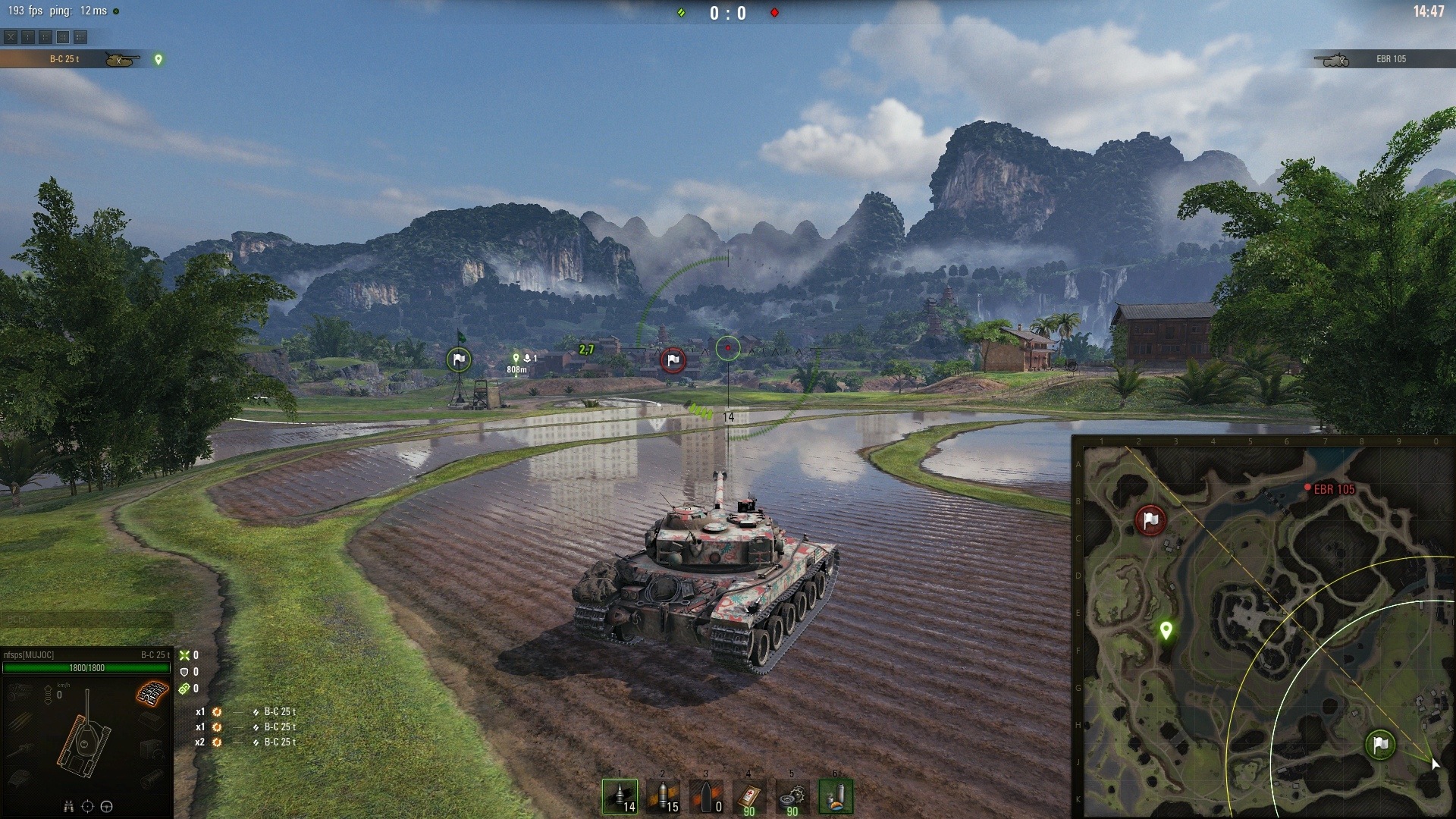Switch to the second shell type with 15 rounds
Image resolution: width=1456 pixels, height=819 pixels.
[x=663, y=797]
